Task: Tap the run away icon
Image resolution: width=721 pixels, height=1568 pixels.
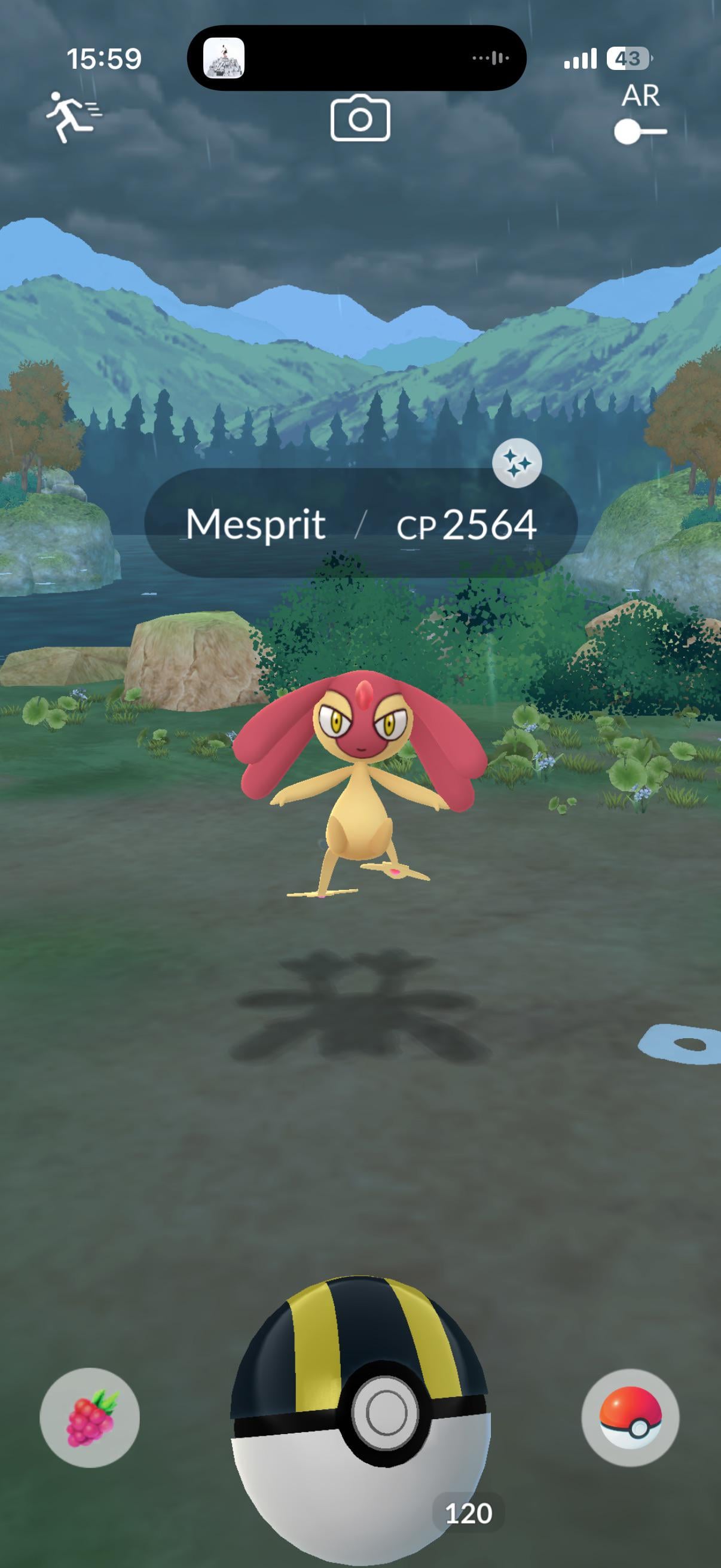Action: pos(73,116)
